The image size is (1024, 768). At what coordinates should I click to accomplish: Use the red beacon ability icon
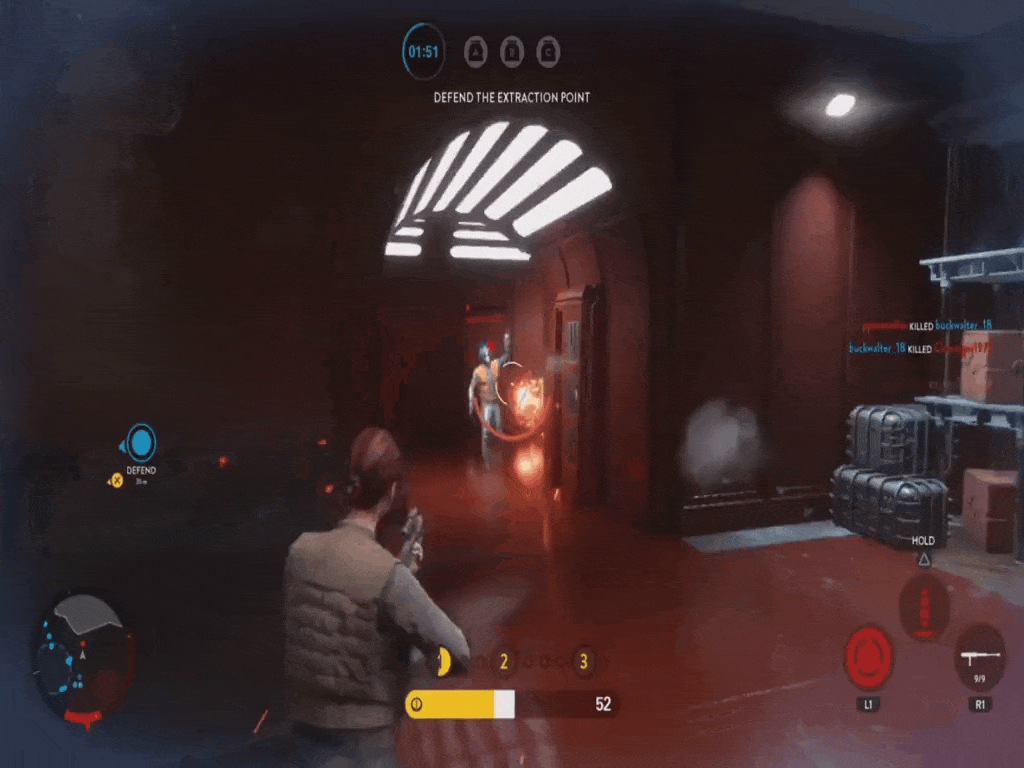pyautogui.click(x=923, y=607)
